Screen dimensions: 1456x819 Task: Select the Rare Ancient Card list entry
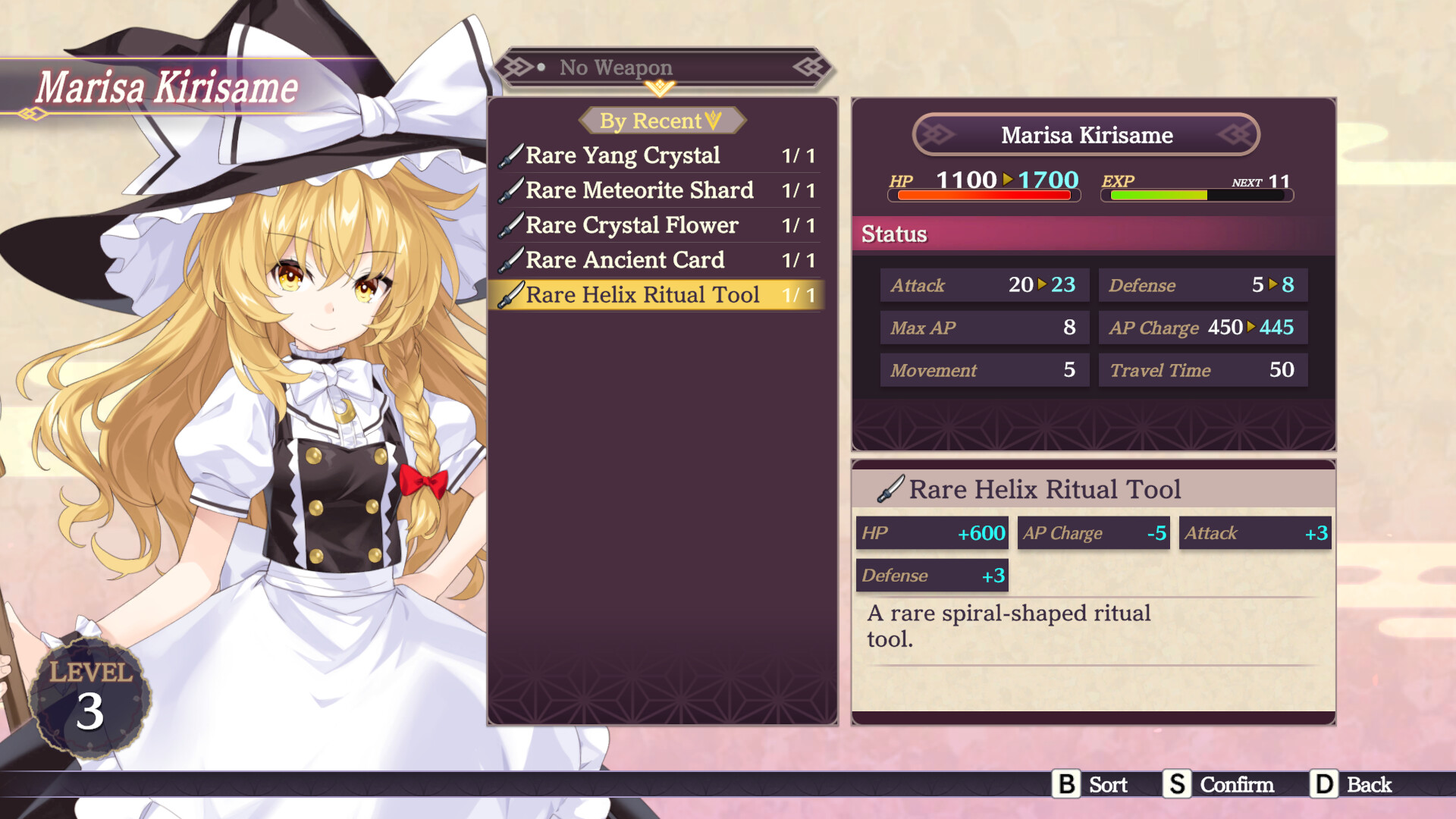[624, 260]
